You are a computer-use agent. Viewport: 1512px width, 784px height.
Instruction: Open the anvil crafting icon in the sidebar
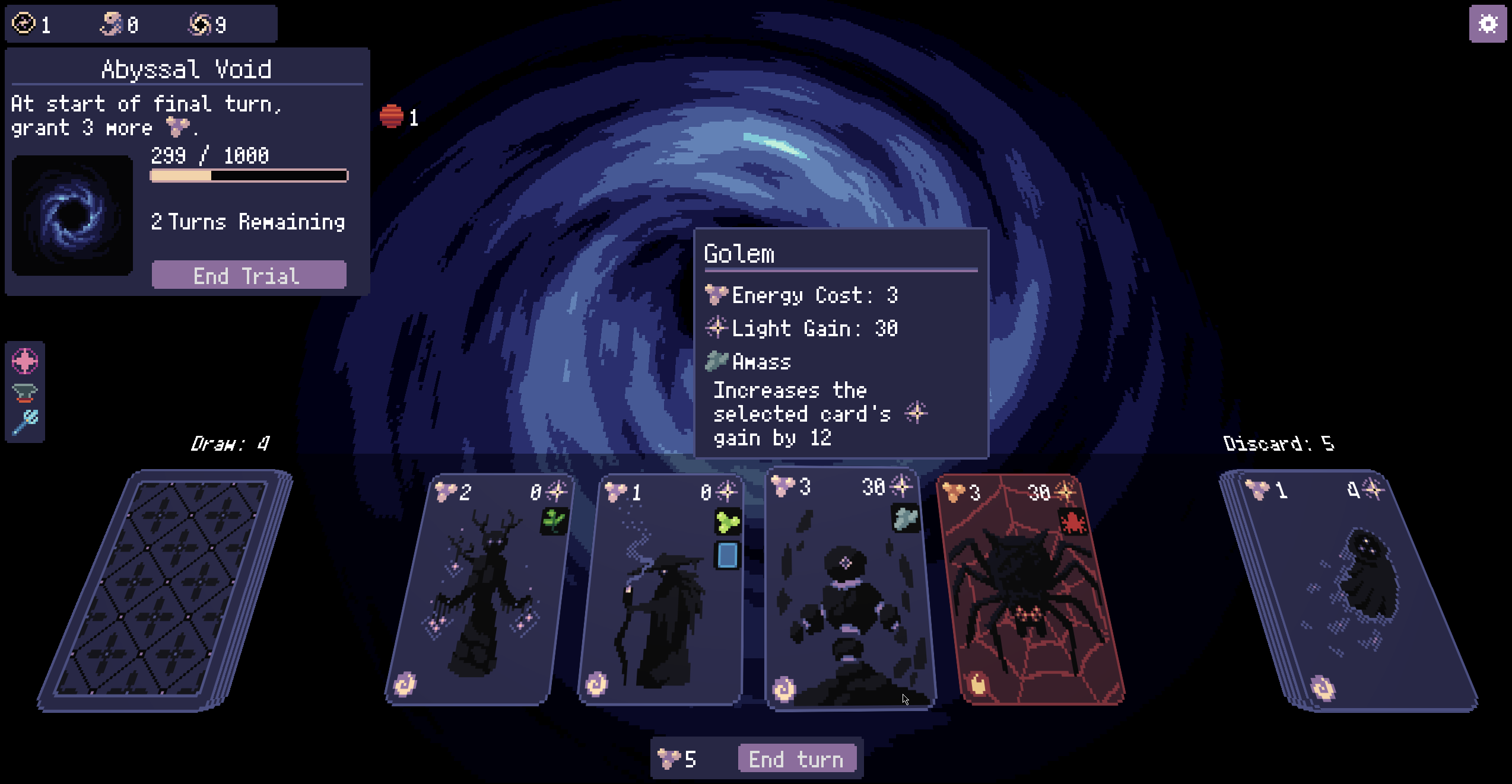[25, 391]
